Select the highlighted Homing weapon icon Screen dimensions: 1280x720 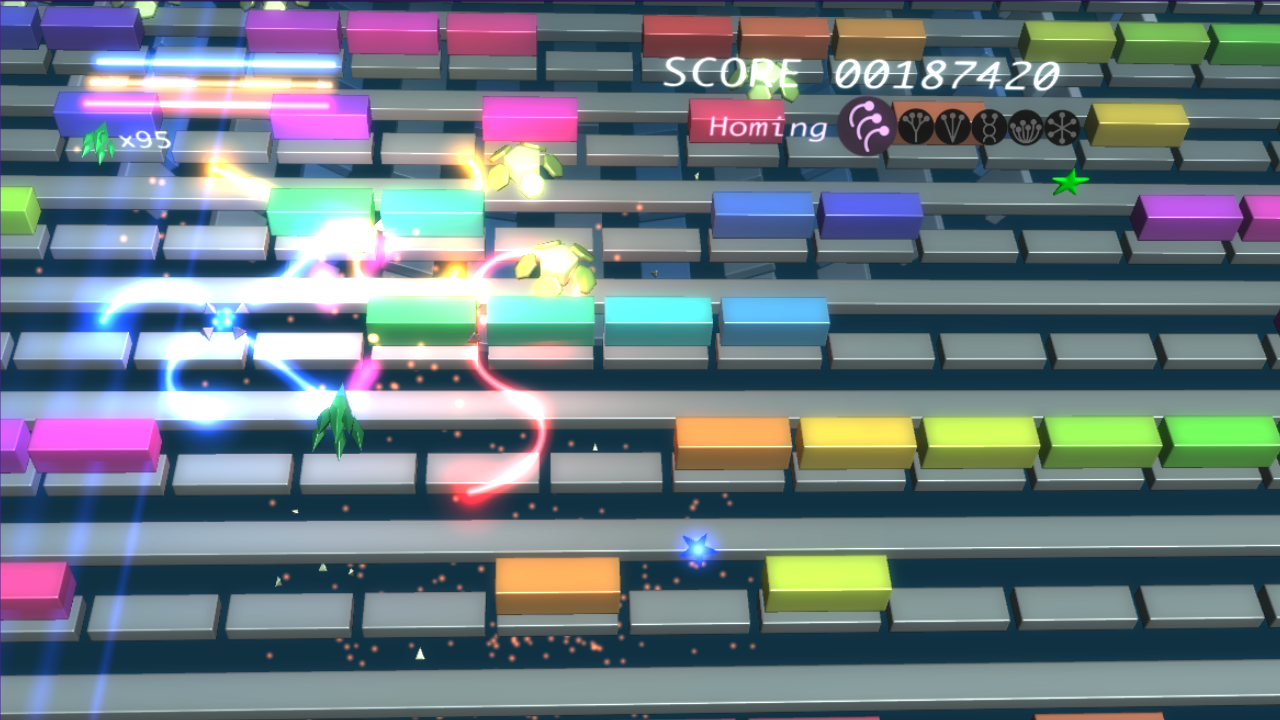tap(866, 126)
